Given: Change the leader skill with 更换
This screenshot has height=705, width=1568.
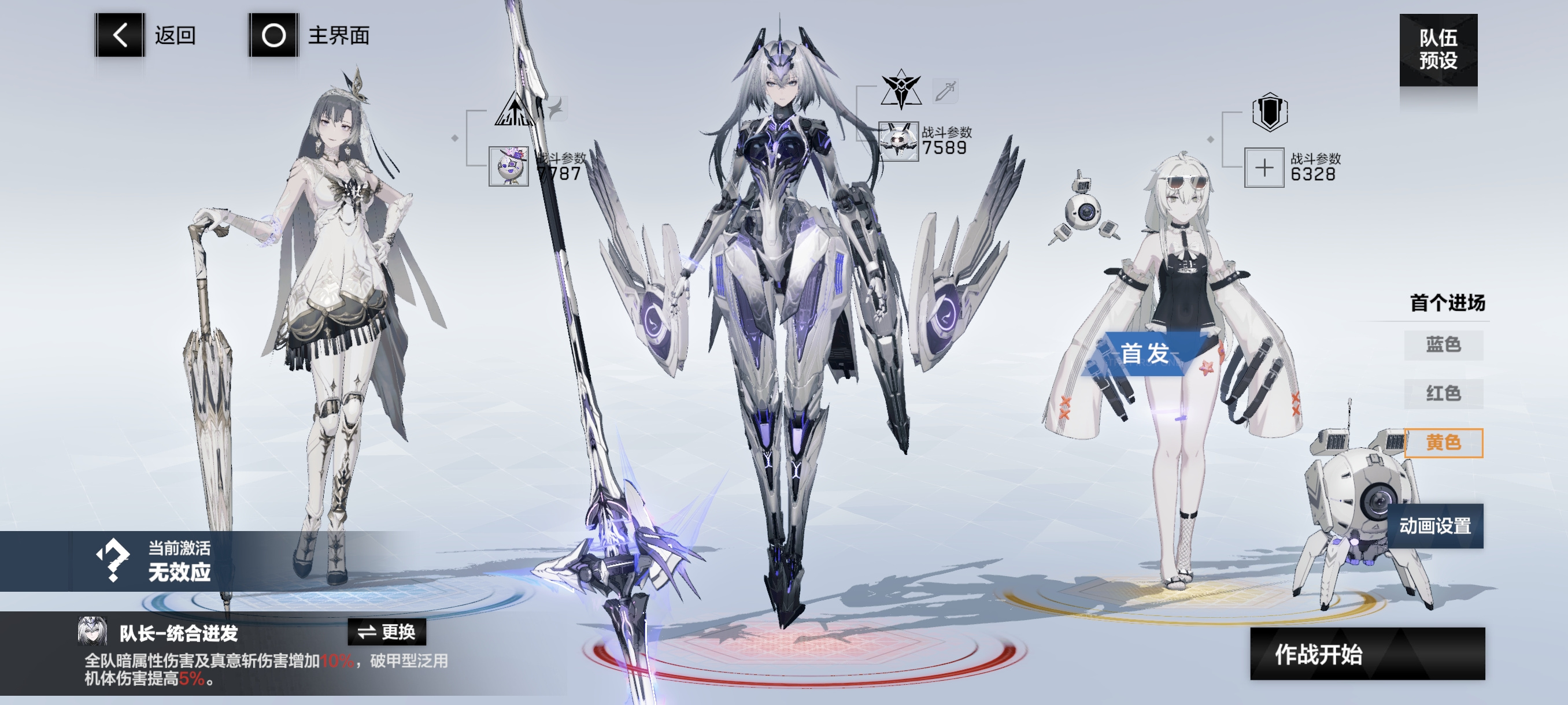Looking at the screenshot, I should (387, 632).
